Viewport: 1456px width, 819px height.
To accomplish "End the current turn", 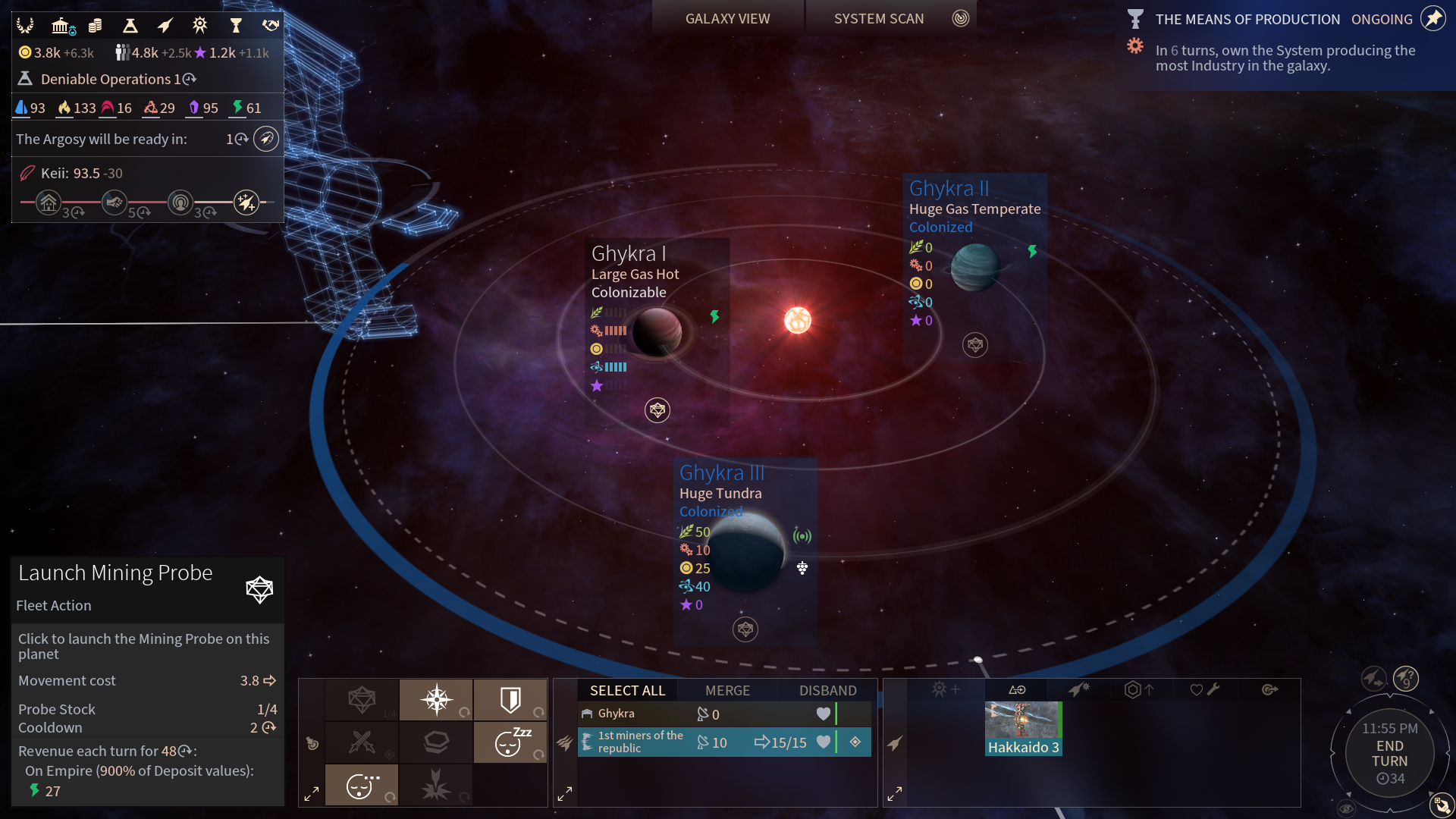I will (1389, 754).
